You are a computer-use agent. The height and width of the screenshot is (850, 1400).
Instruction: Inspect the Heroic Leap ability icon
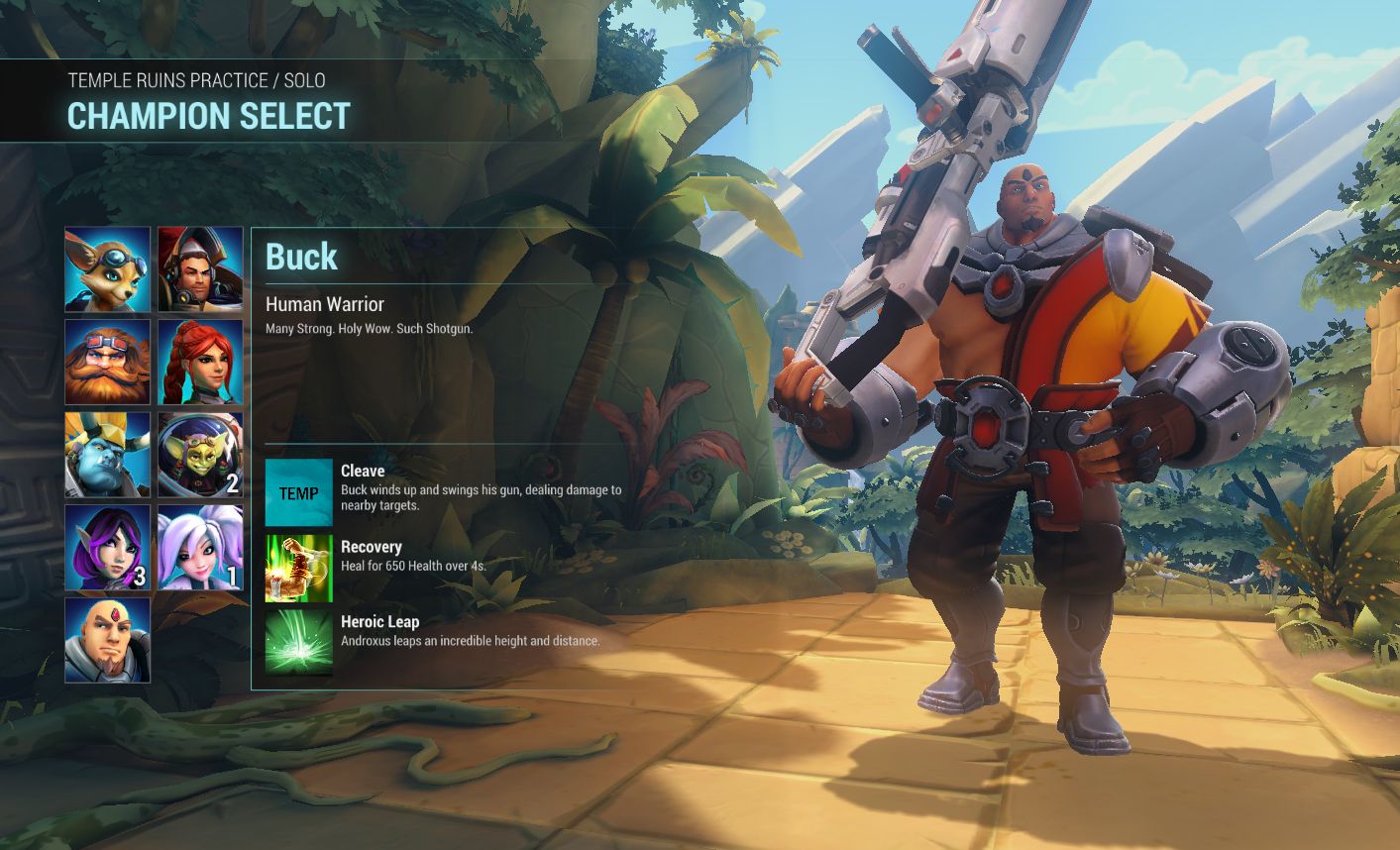click(x=299, y=644)
